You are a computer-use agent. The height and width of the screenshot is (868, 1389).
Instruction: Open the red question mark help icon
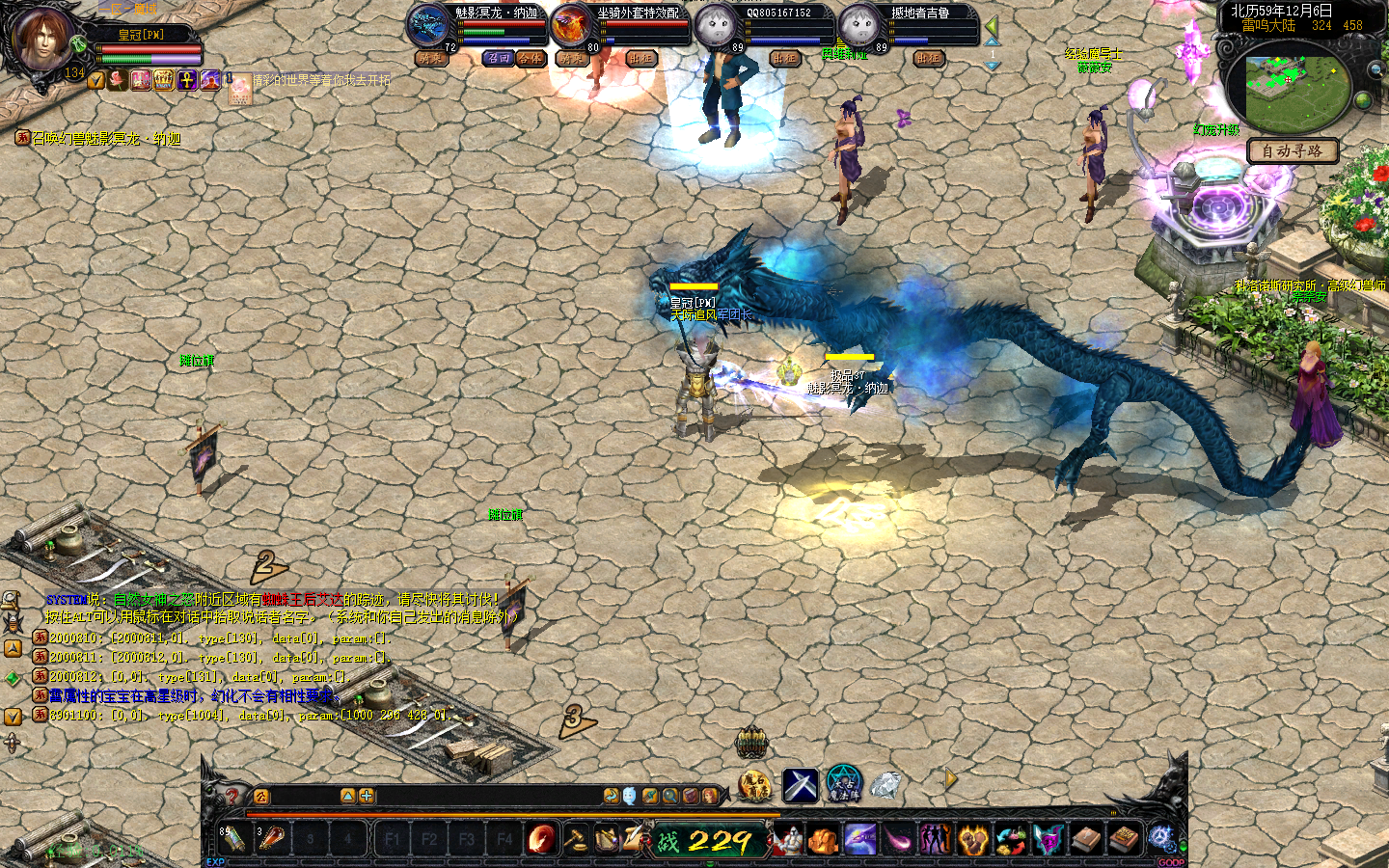tap(231, 796)
